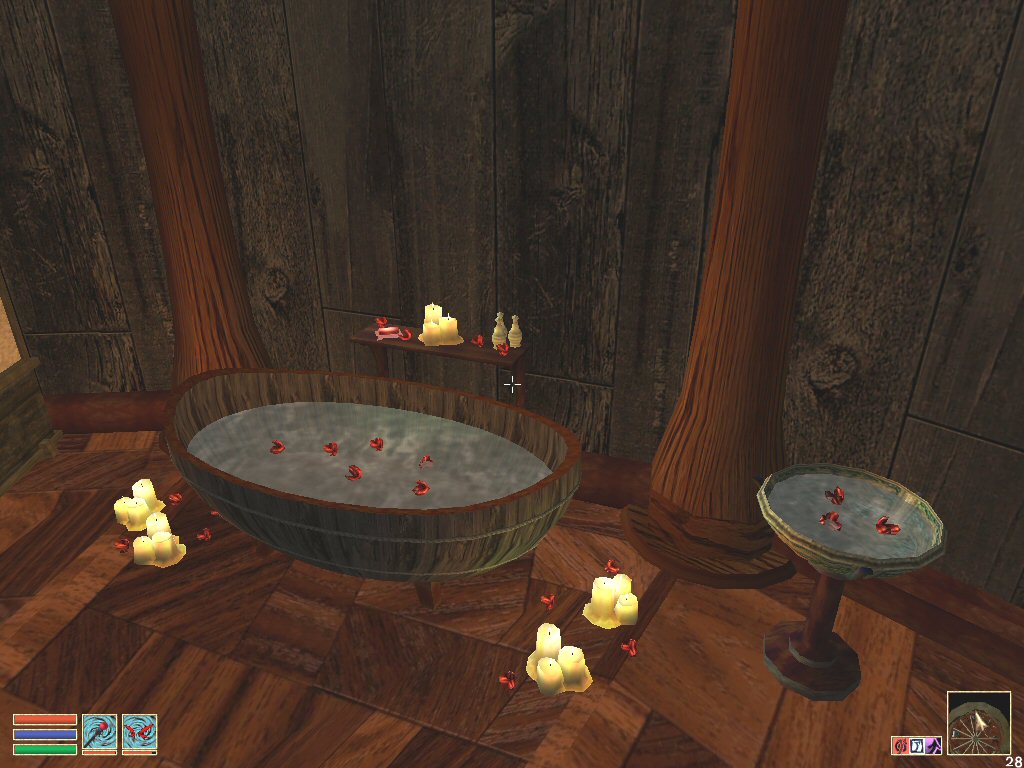Click the minimap in the corner
This screenshot has height=768, width=1024.
point(978,724)
